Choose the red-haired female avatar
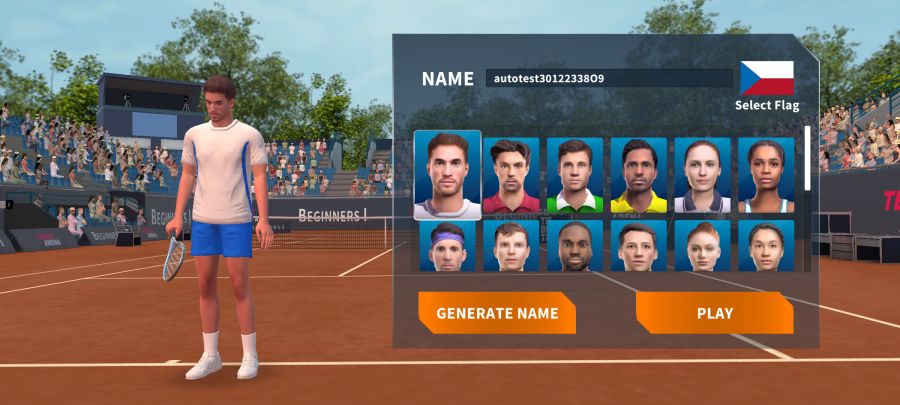Image resolution: width=900 pixels, height=405 pixels. click(x=703, y=246)
